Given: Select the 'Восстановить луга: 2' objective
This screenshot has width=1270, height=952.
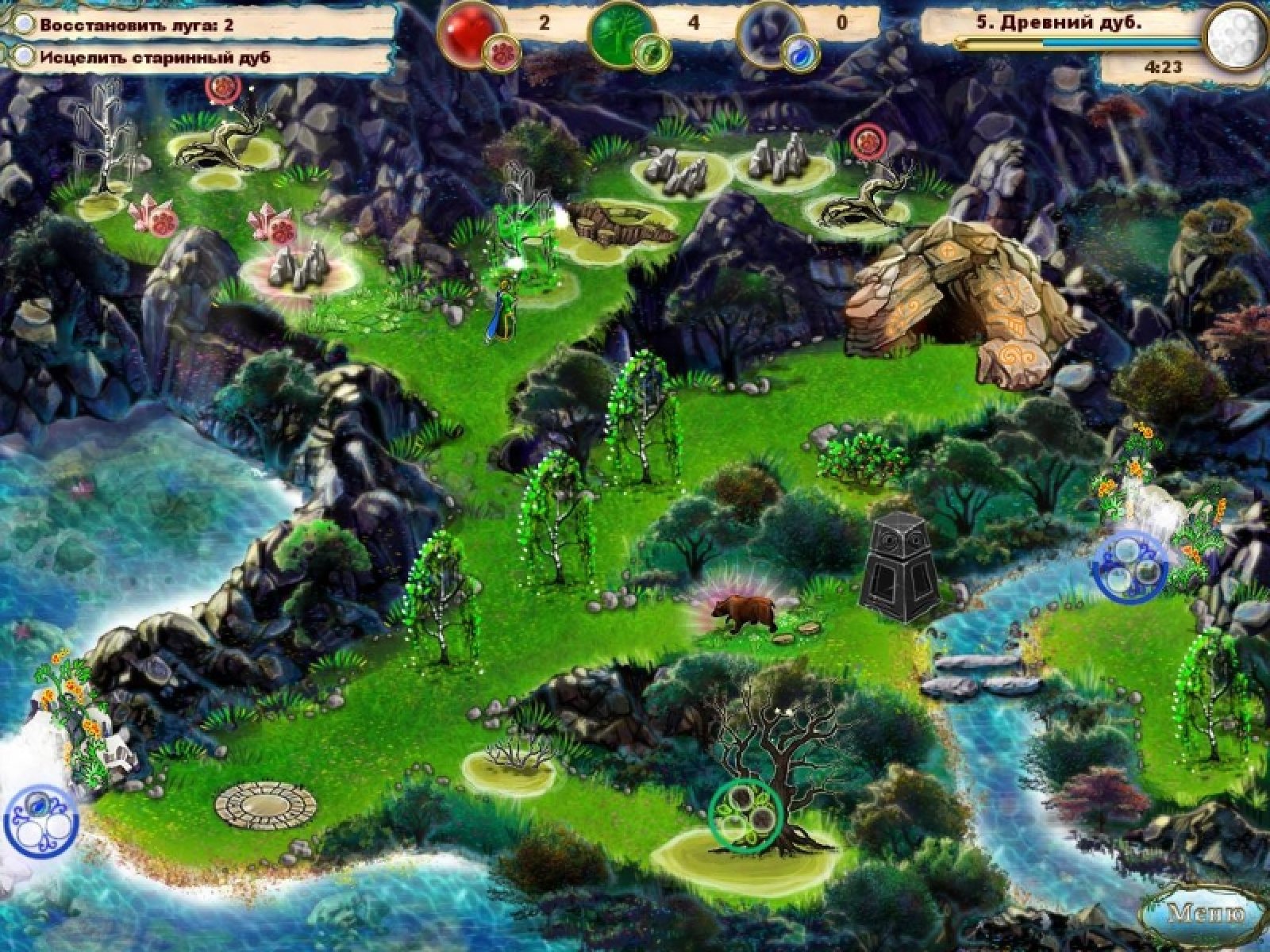Looking at the screenshot, I should coord(137,25).
